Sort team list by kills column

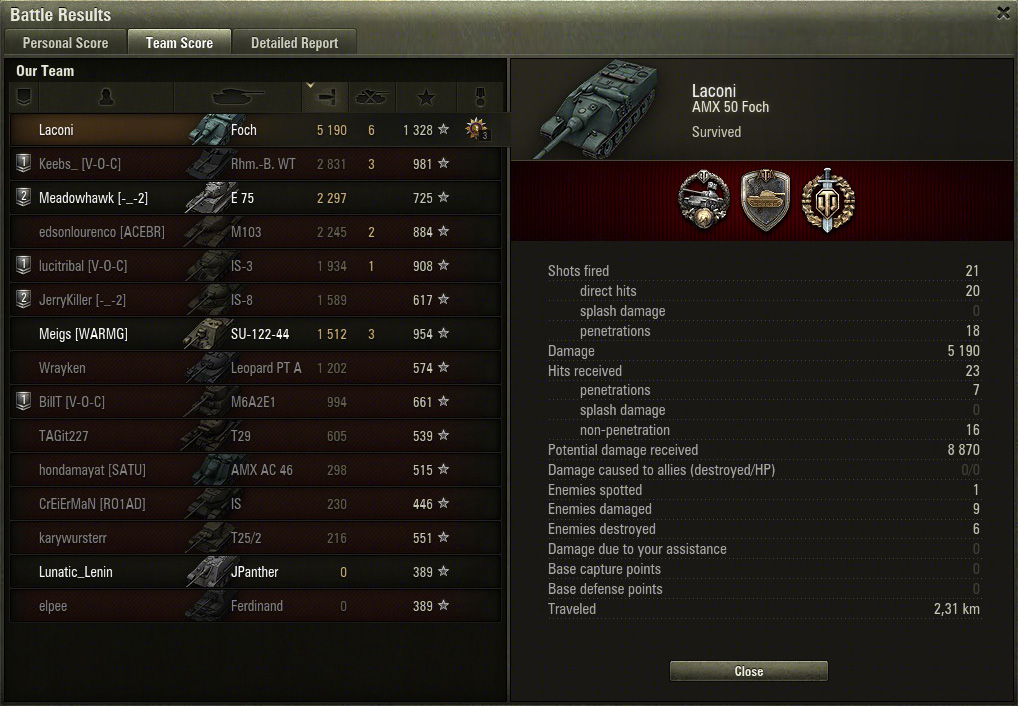372,97
